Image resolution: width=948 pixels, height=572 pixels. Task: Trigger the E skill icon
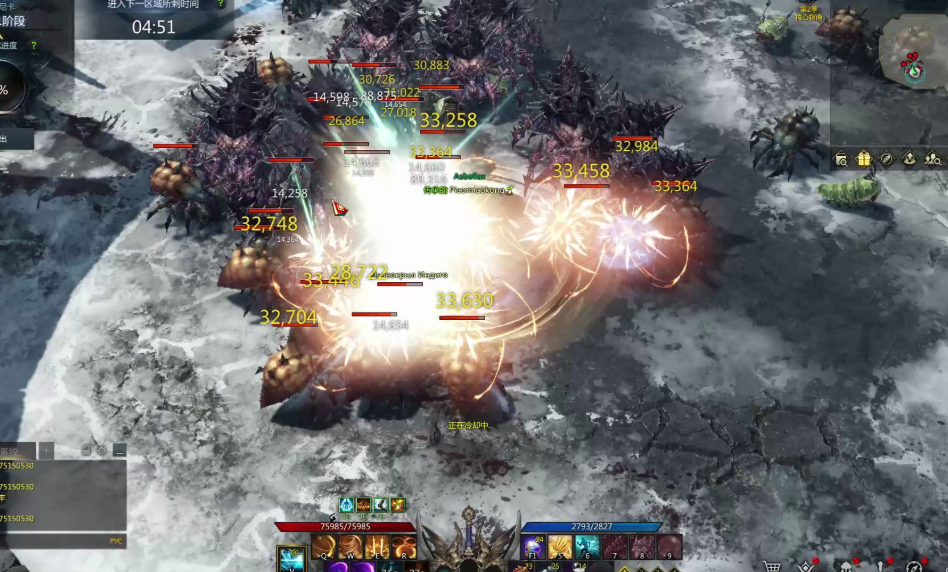[377, 546]
